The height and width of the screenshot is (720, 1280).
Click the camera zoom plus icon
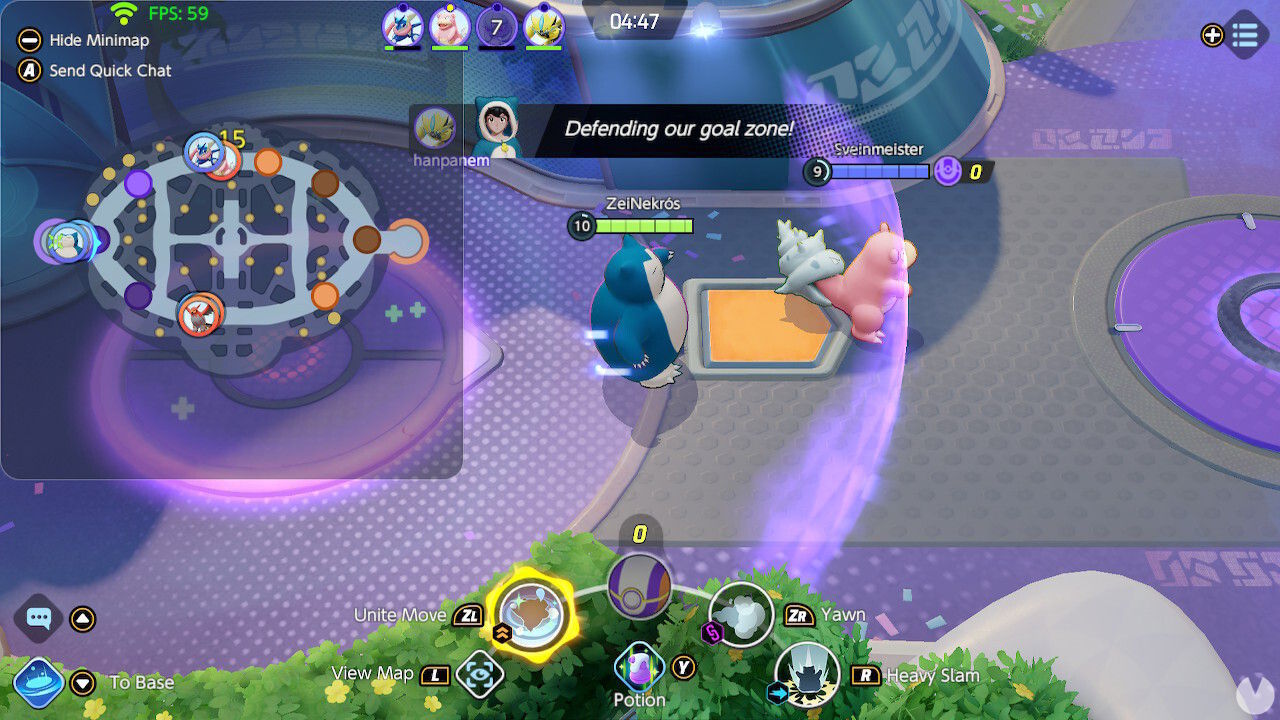tap(1212, 35)
